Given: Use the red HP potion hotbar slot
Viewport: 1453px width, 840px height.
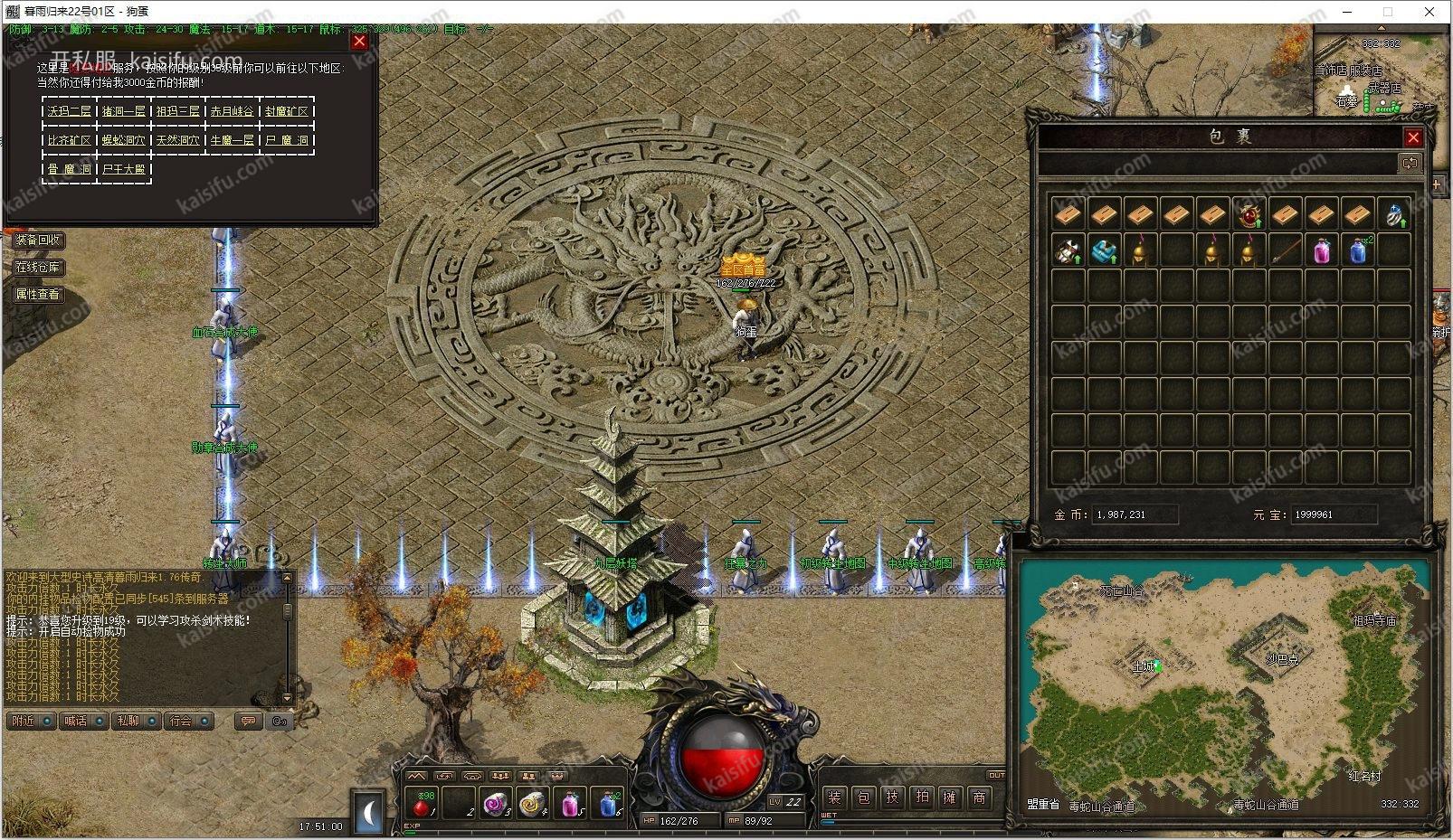Looking at the screenshot, I should pyautogui.click(x=421, y=802).
